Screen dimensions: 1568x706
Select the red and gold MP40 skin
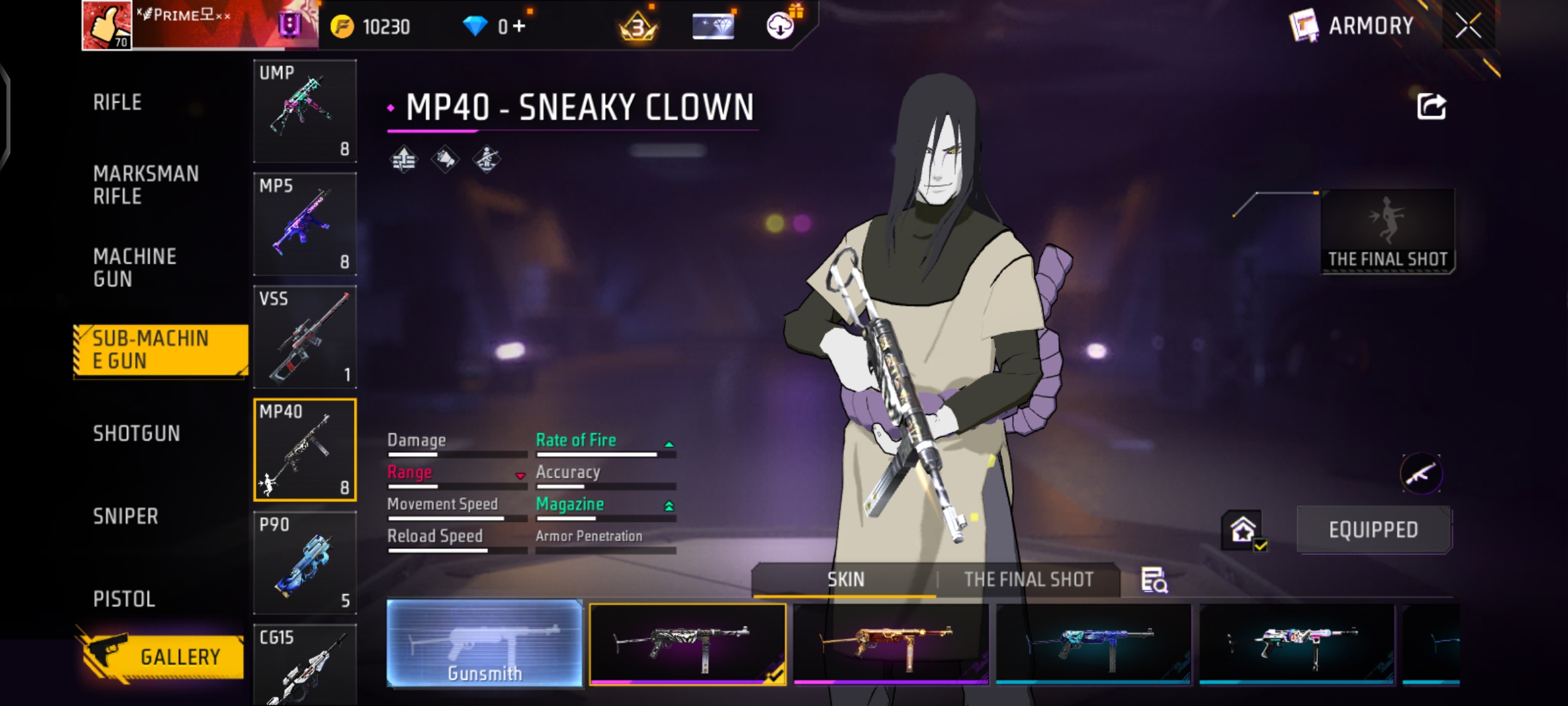coord(890,644)
